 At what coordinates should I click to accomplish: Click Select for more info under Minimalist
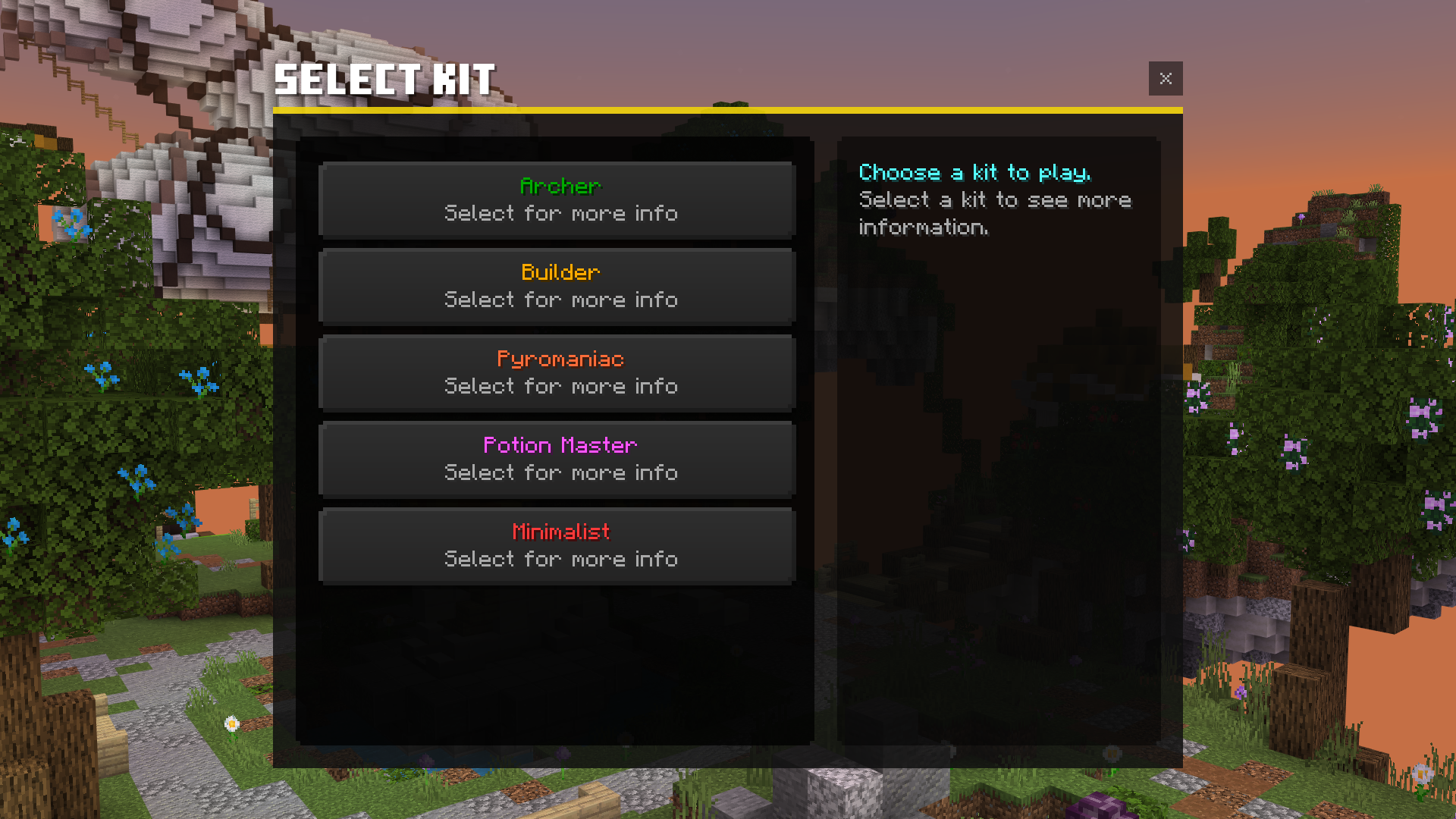560,559
